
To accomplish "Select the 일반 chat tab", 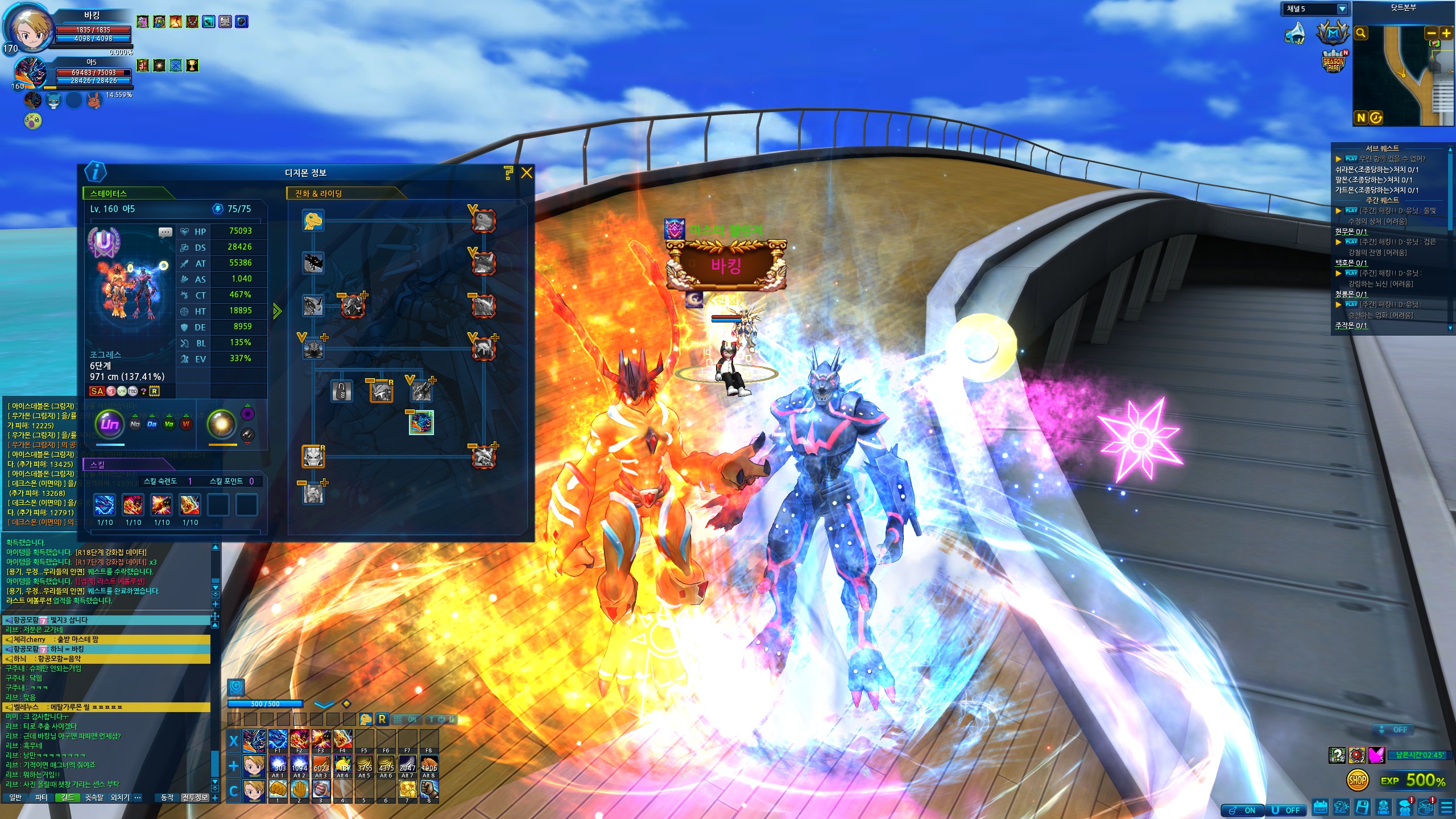I will (15, 797).
